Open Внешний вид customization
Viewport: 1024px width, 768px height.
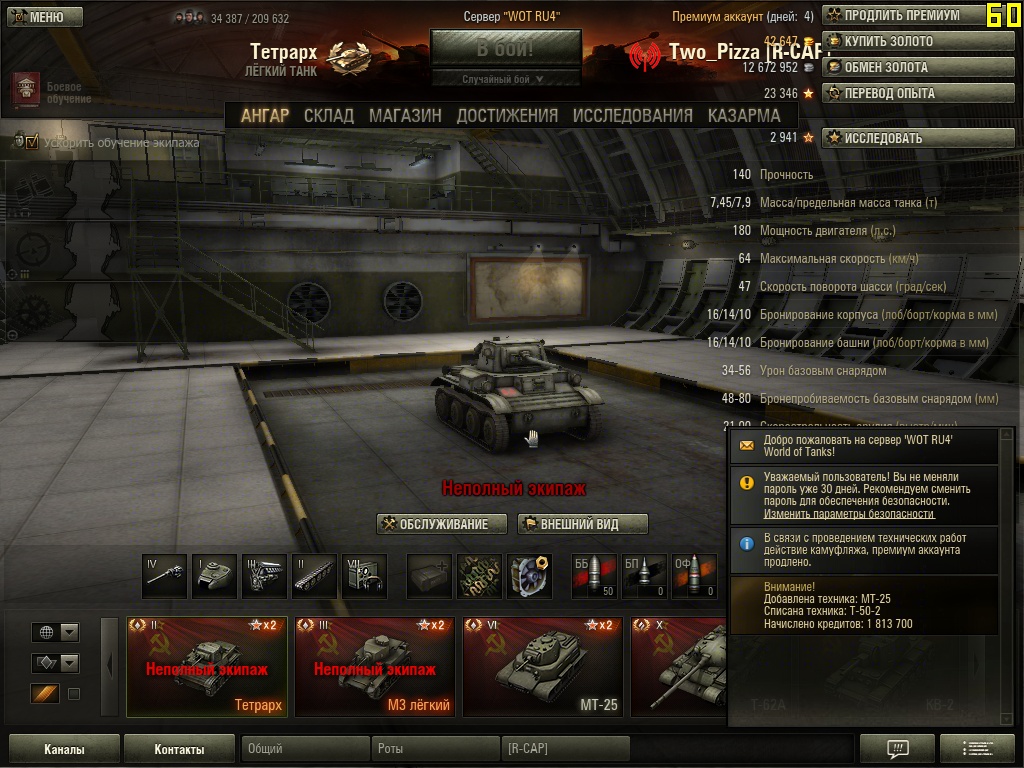pos(583,524)
